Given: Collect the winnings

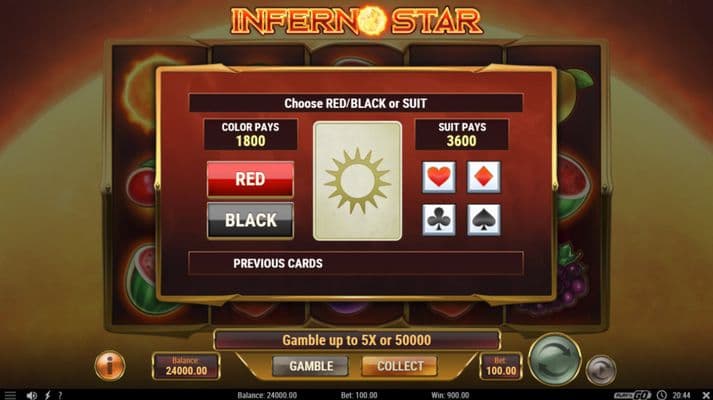Looking at the screenshot, I should tap(400, 366).
